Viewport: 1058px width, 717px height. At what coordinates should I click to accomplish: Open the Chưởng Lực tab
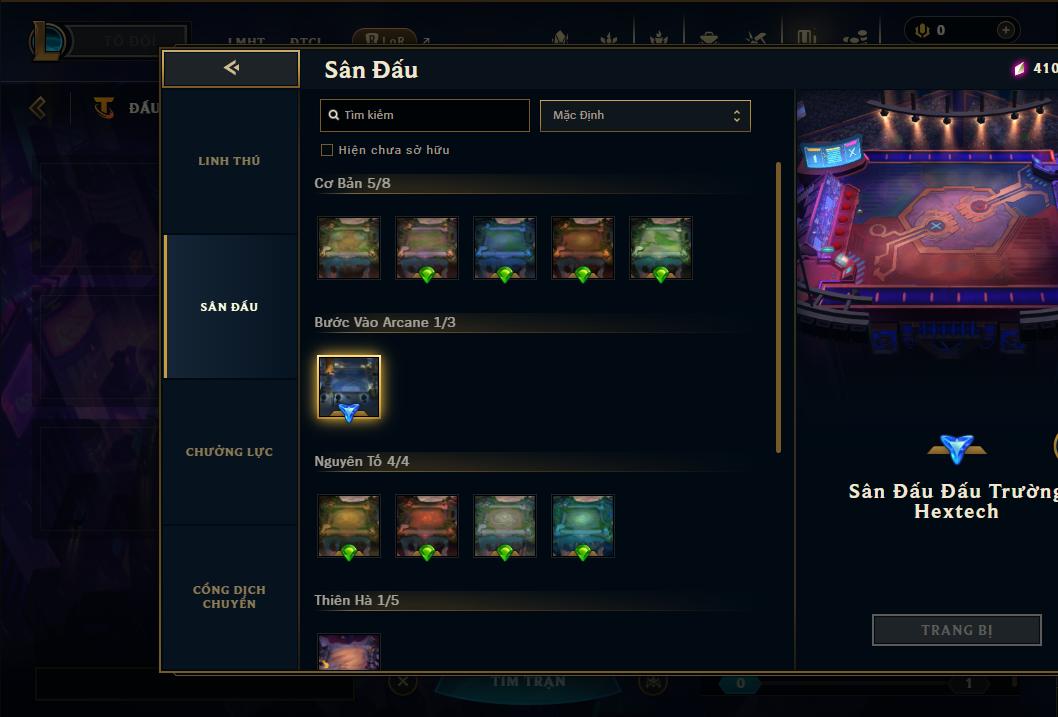point(229,452)
